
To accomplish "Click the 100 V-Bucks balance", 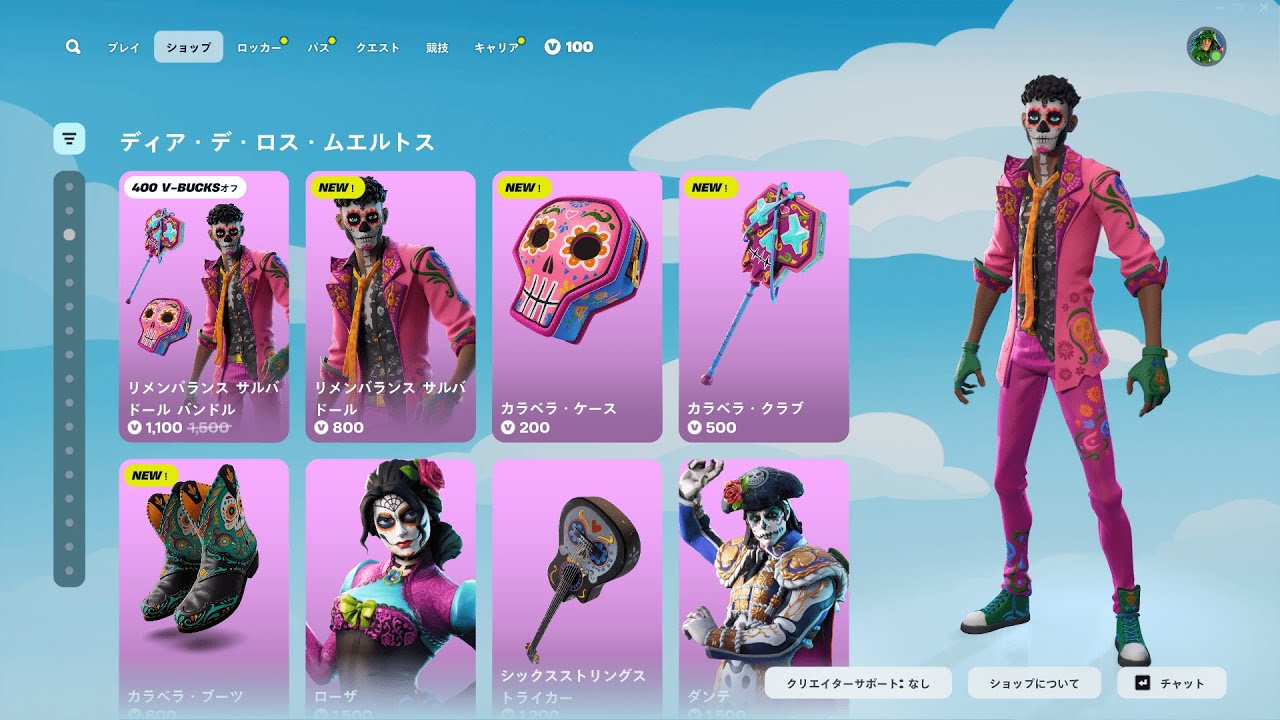I will (x=569, y=47).
